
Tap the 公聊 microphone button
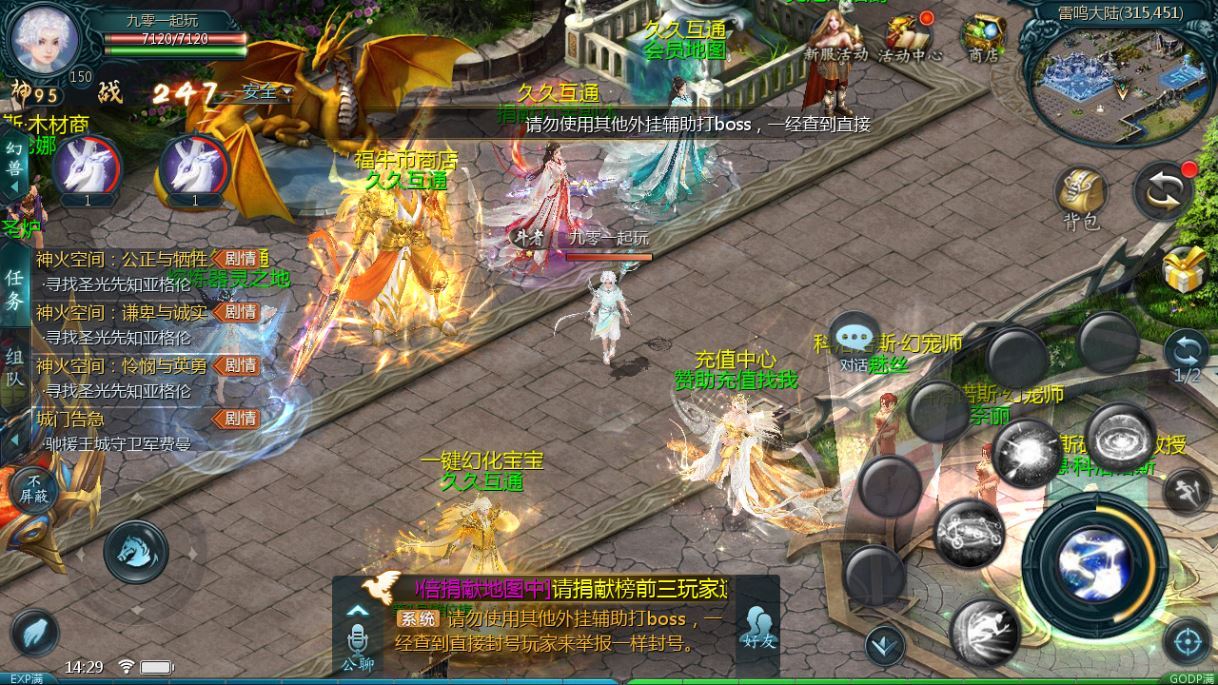(357, 643)
